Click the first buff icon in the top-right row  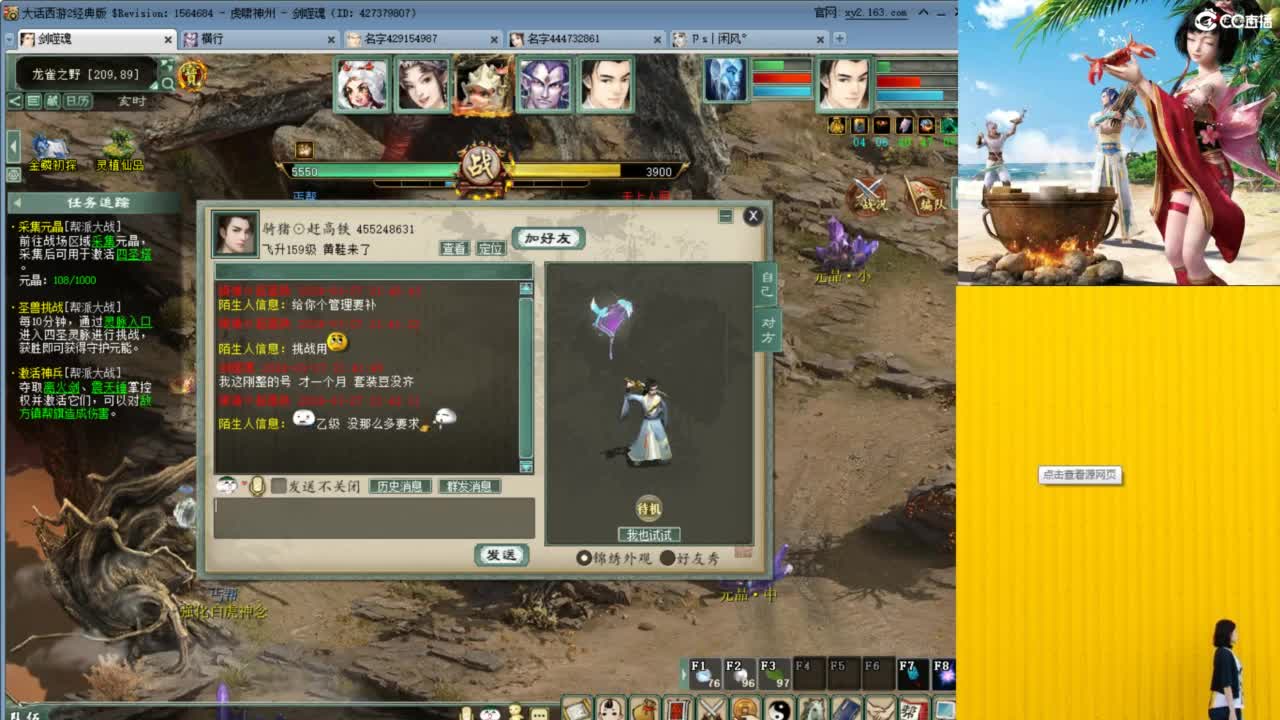[x=837, y=125]
